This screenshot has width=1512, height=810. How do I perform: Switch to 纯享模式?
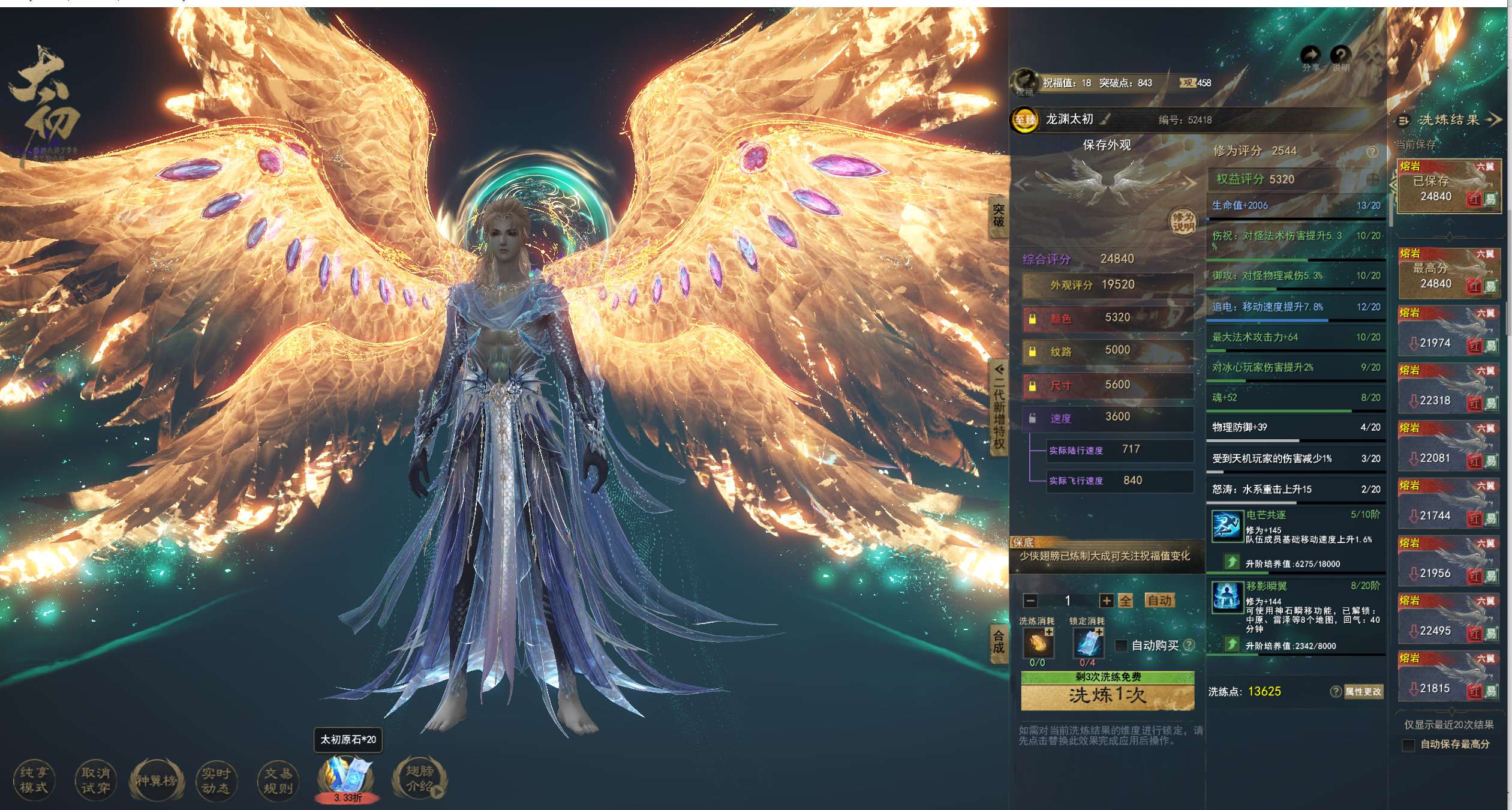pyautogui.click(x=34, y=780)
